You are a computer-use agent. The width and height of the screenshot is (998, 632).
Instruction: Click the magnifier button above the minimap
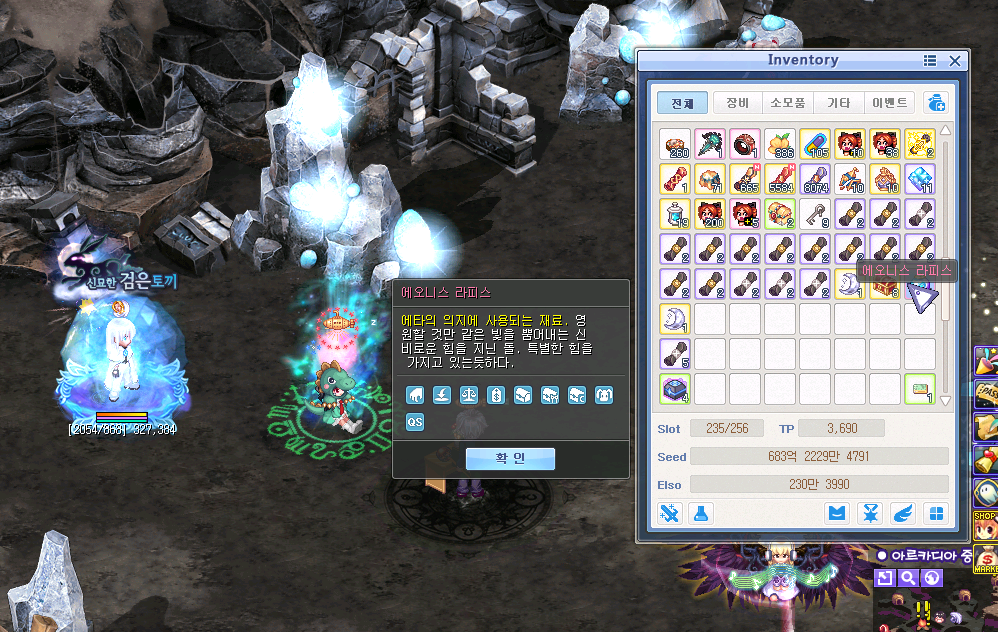tap(908, 578)
